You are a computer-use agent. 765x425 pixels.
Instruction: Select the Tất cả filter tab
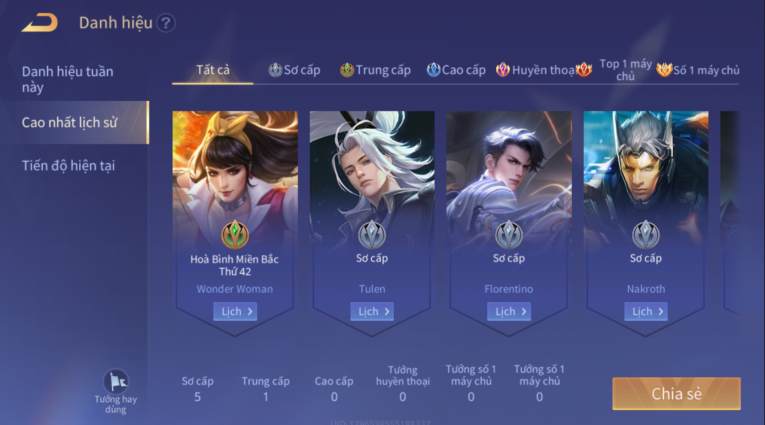[213, 70]
